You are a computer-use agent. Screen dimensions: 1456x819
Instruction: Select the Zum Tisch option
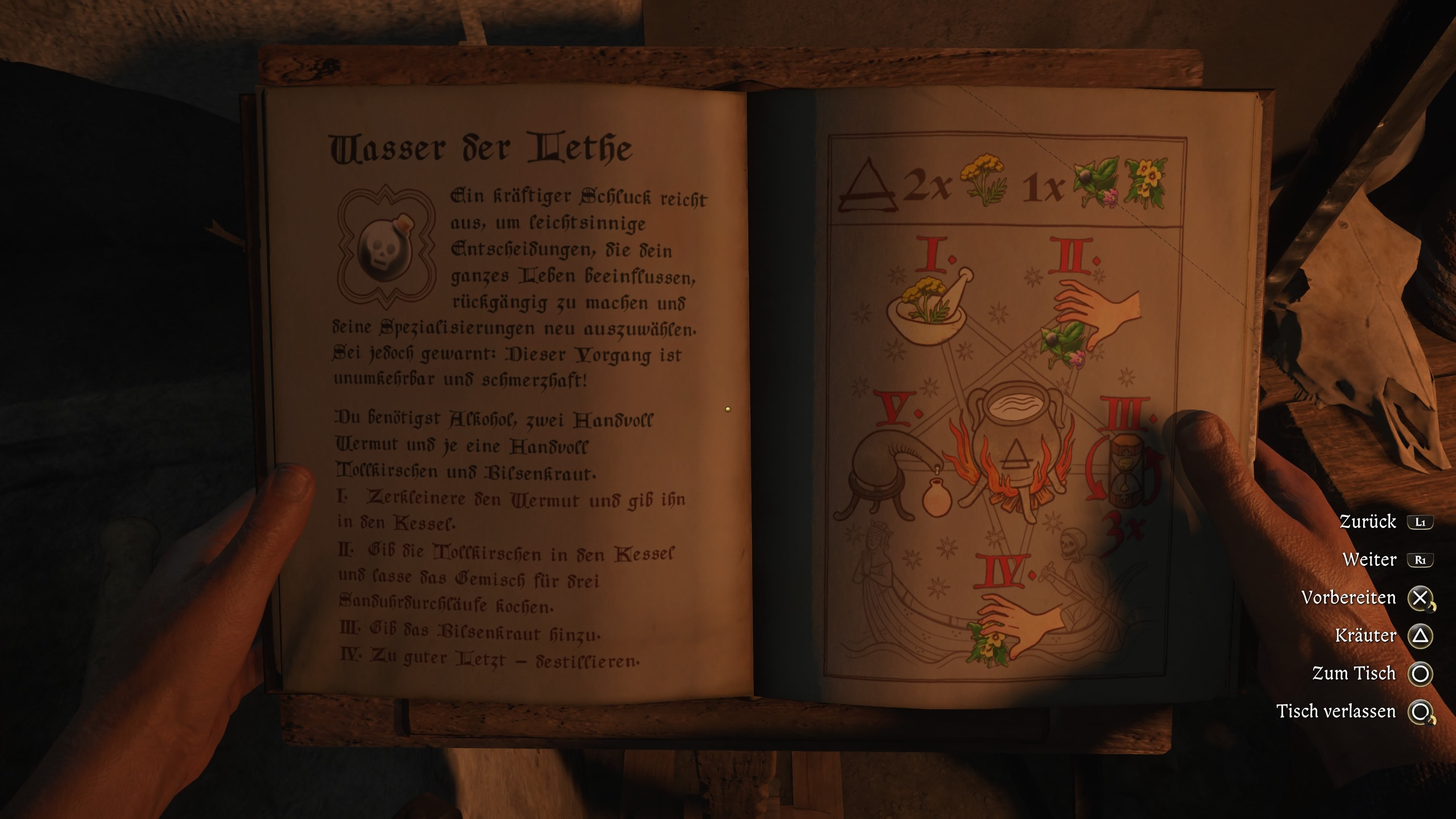pyautogui.click(x=1419, y=674)
